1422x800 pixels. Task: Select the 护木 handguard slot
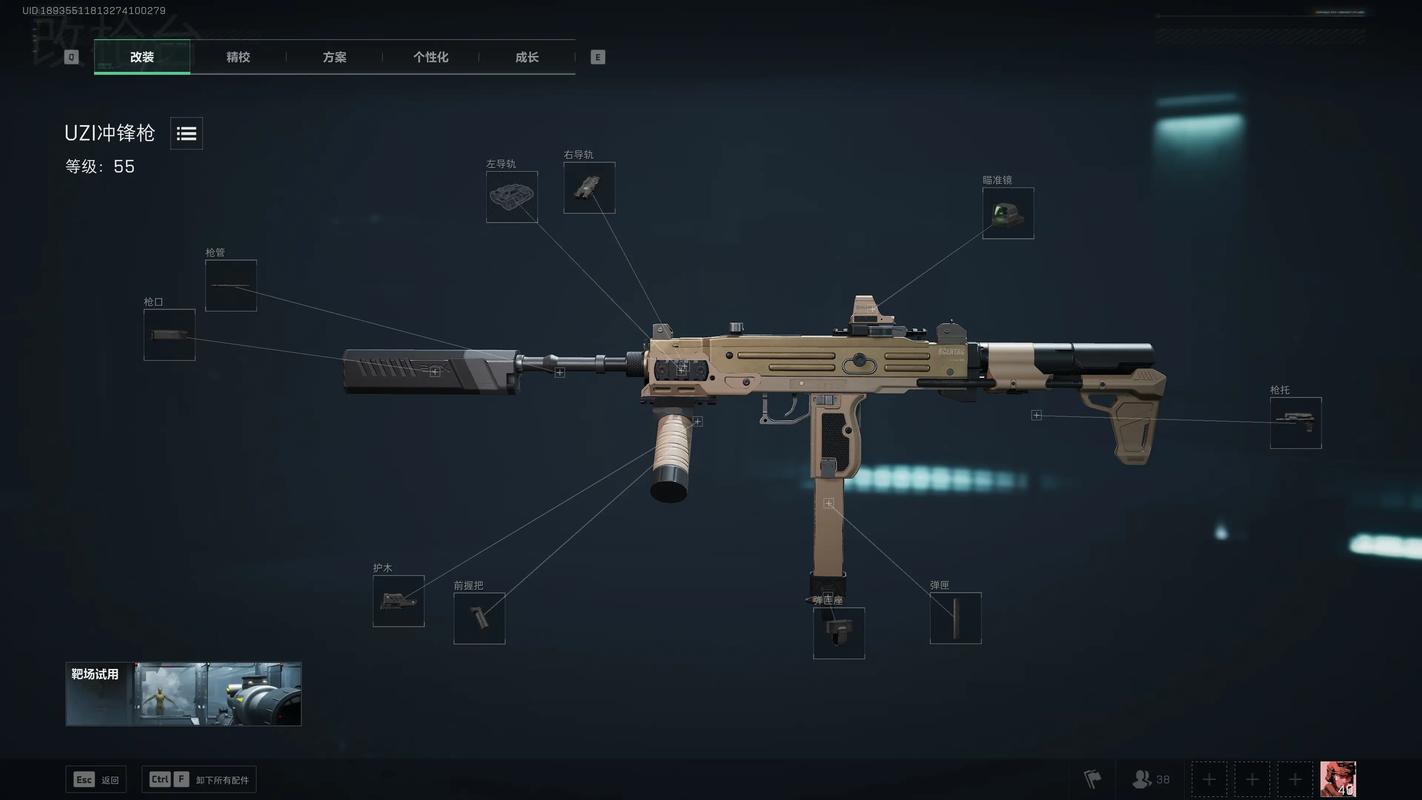click(398, 601)
